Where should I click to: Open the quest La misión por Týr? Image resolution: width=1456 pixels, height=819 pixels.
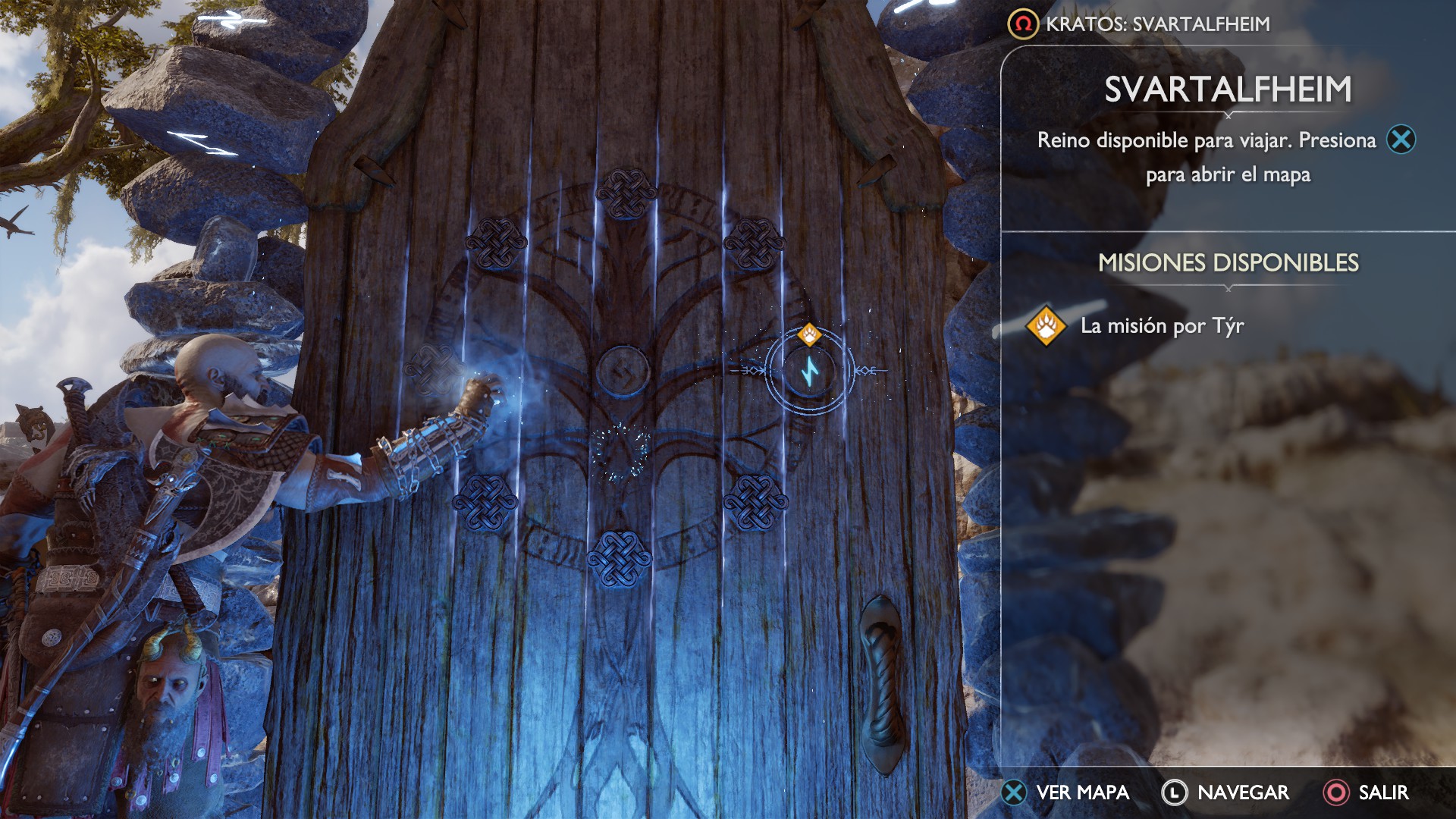pyautogui.click(x=1161, y=326)
